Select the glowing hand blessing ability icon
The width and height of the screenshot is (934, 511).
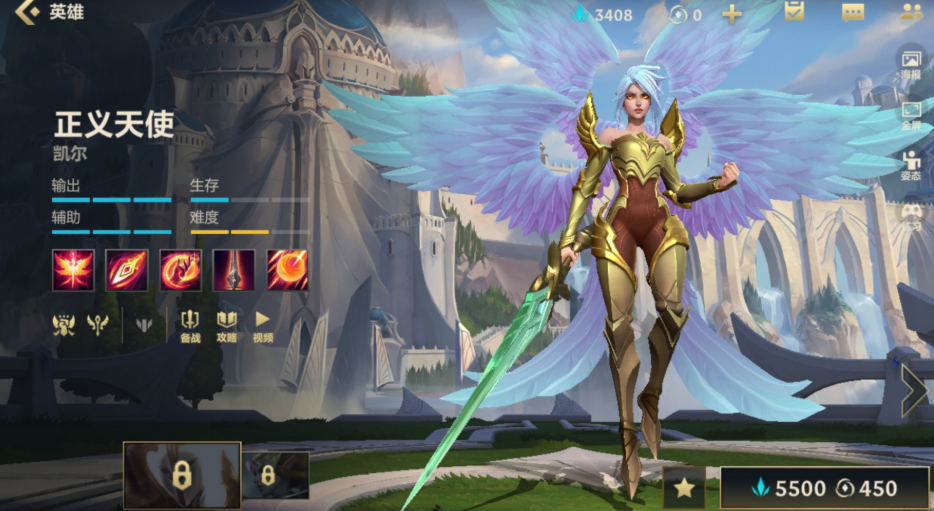click(180, 270)
